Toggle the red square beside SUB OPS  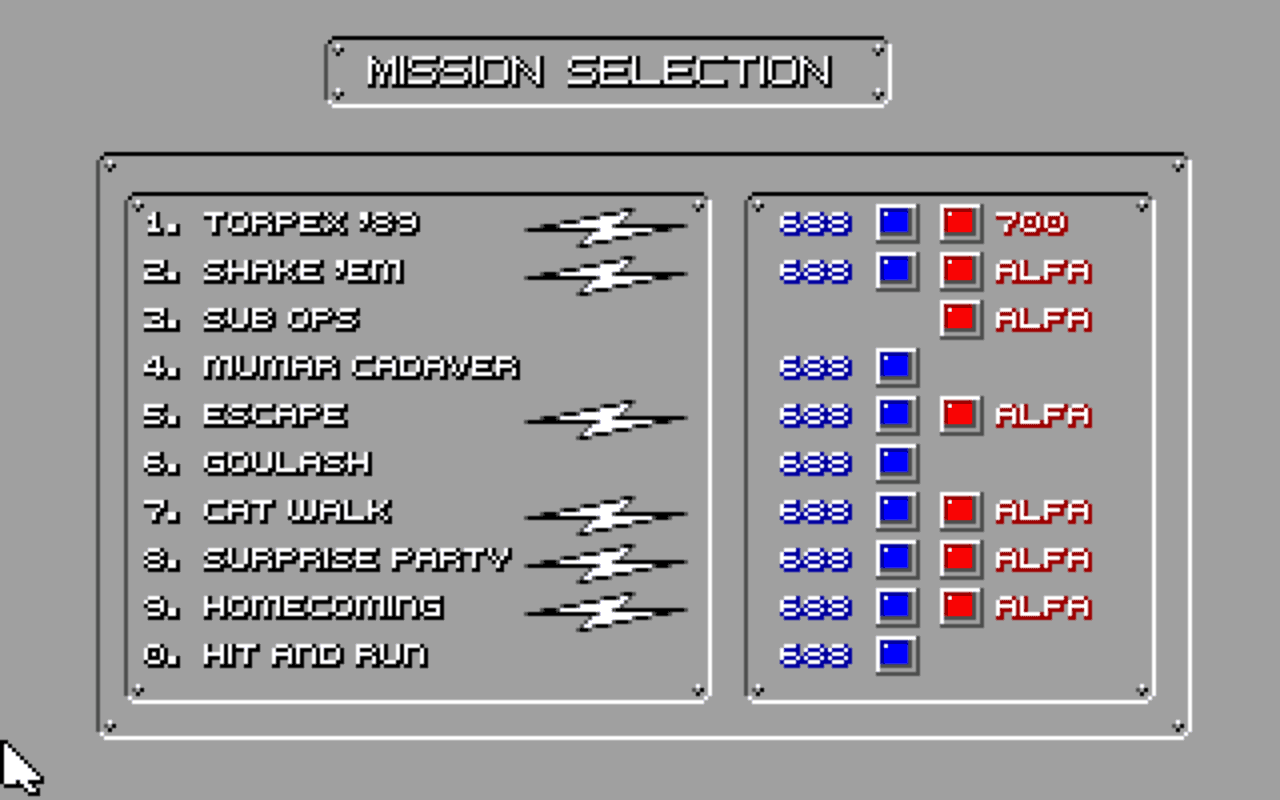[958, 318]
